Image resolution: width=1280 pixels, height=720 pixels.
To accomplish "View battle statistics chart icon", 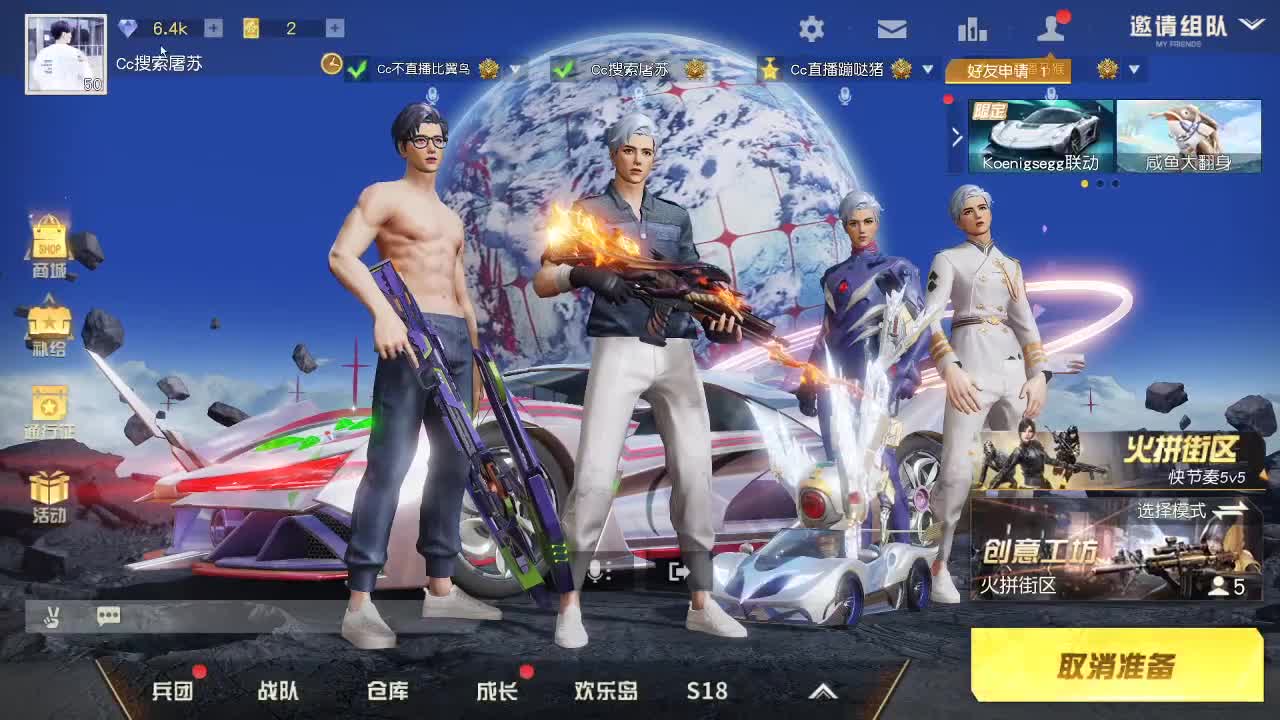I will point(973,30).
